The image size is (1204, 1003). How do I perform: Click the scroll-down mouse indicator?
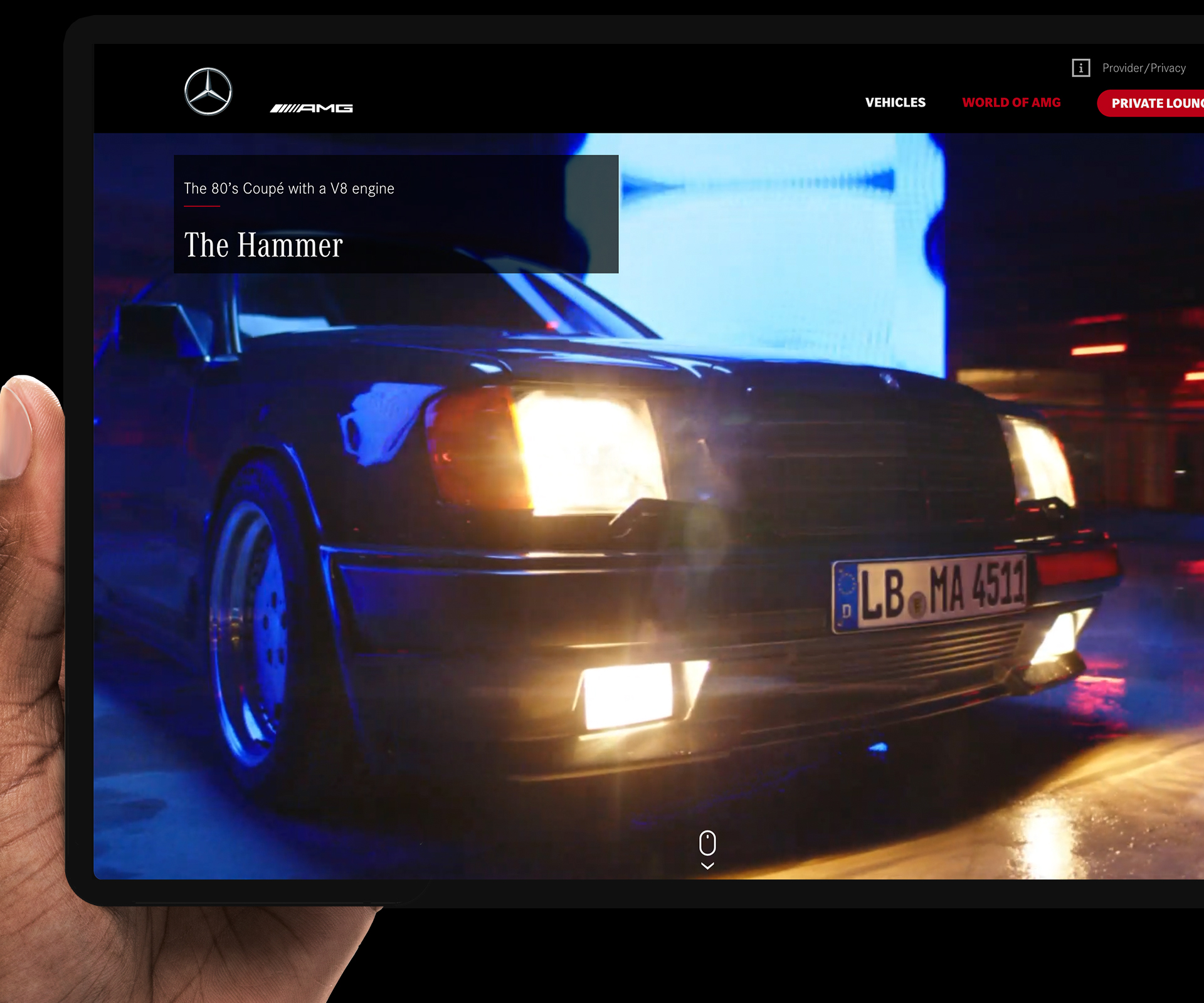(x=707, y=849)
